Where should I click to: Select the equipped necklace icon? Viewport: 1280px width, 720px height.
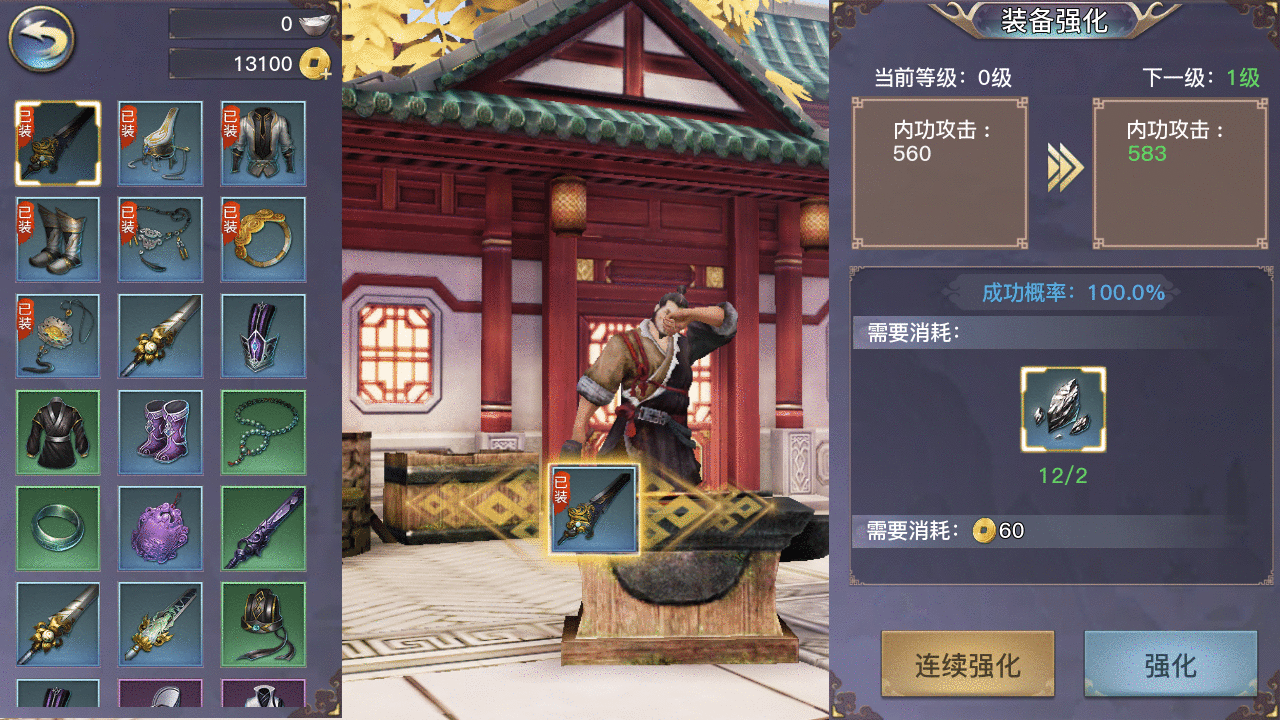(x=160, y=238)
